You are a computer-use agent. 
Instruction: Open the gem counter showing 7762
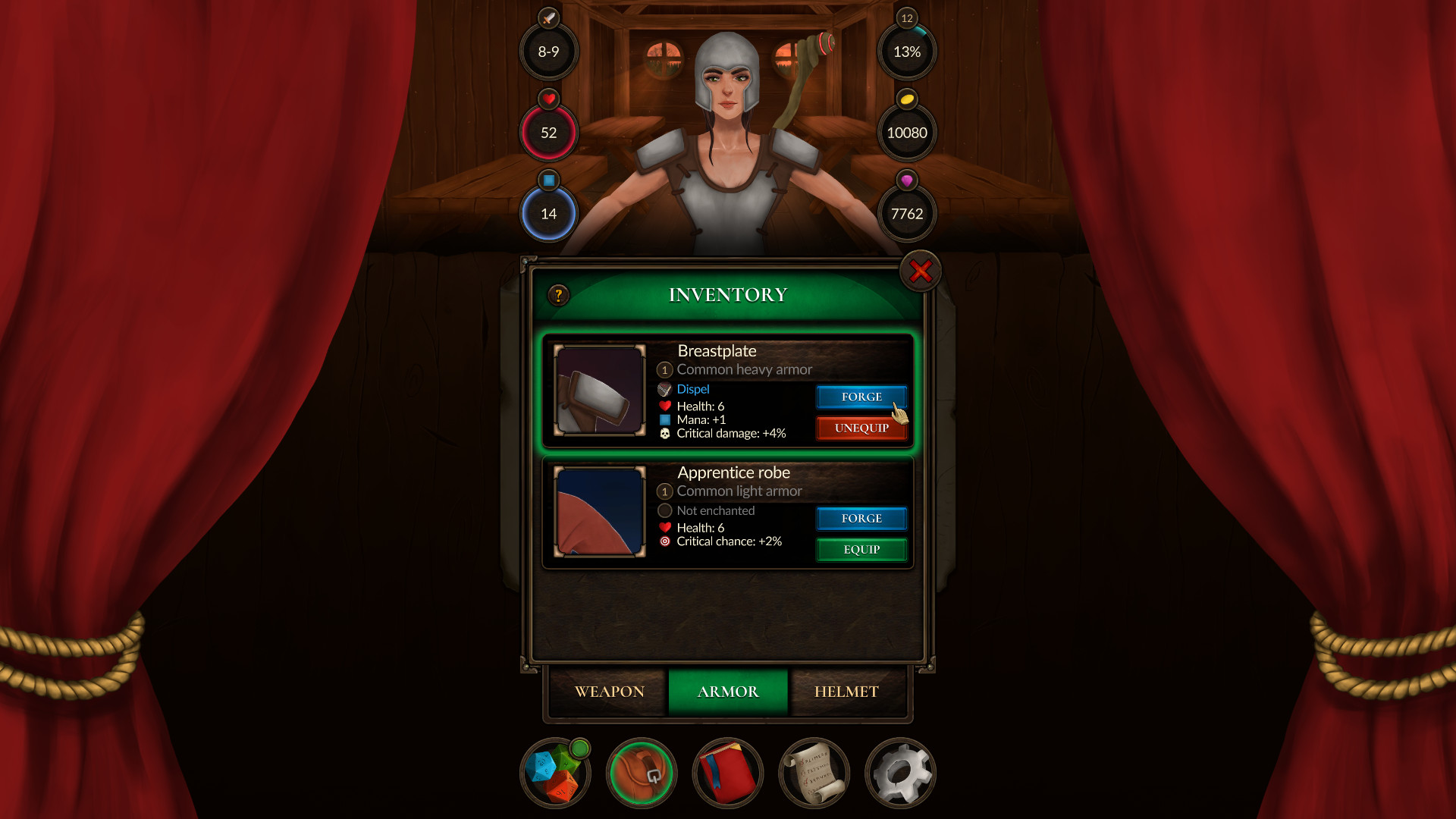click(x=907, y=213)
